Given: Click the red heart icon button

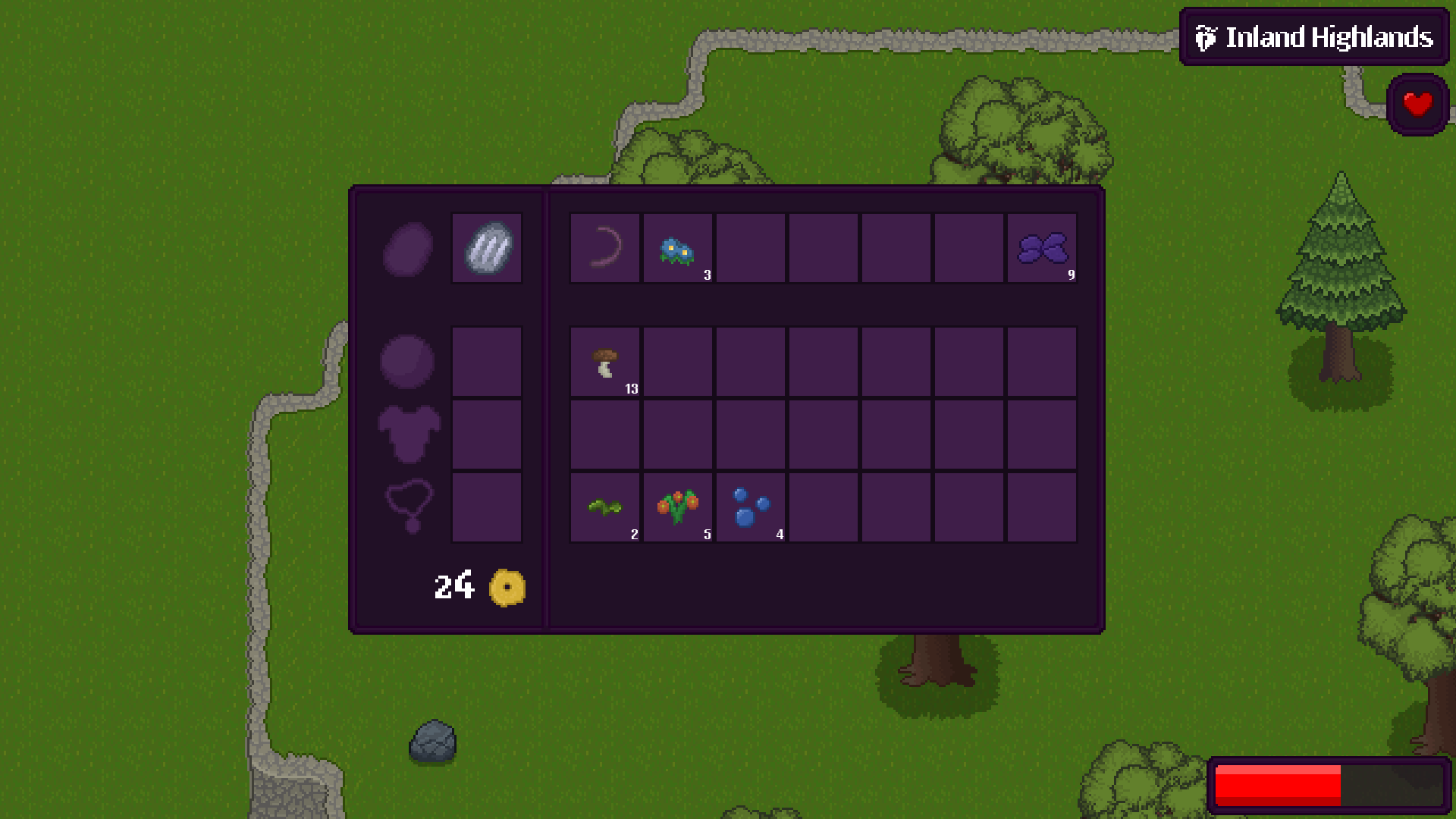Looking at the screenshot, I should pyautogui.click(x=1417, y=105).
